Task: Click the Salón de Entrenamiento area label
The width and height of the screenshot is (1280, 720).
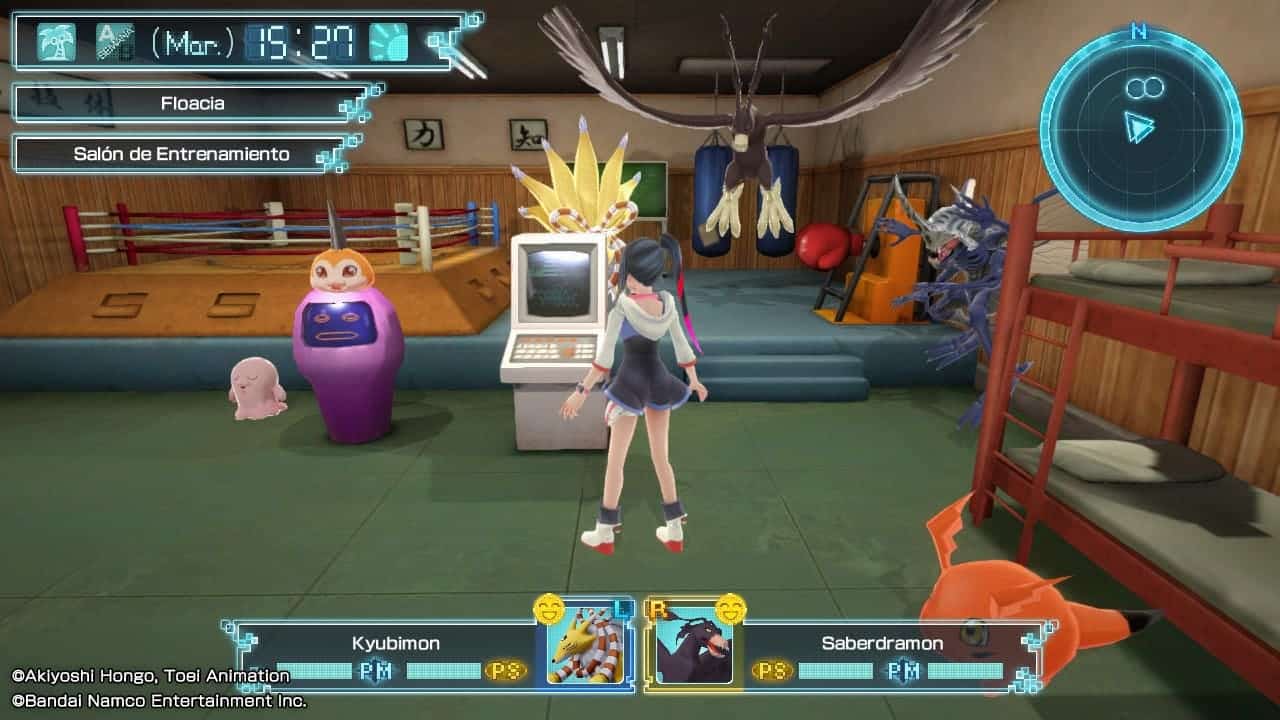Action: point(181,154)
